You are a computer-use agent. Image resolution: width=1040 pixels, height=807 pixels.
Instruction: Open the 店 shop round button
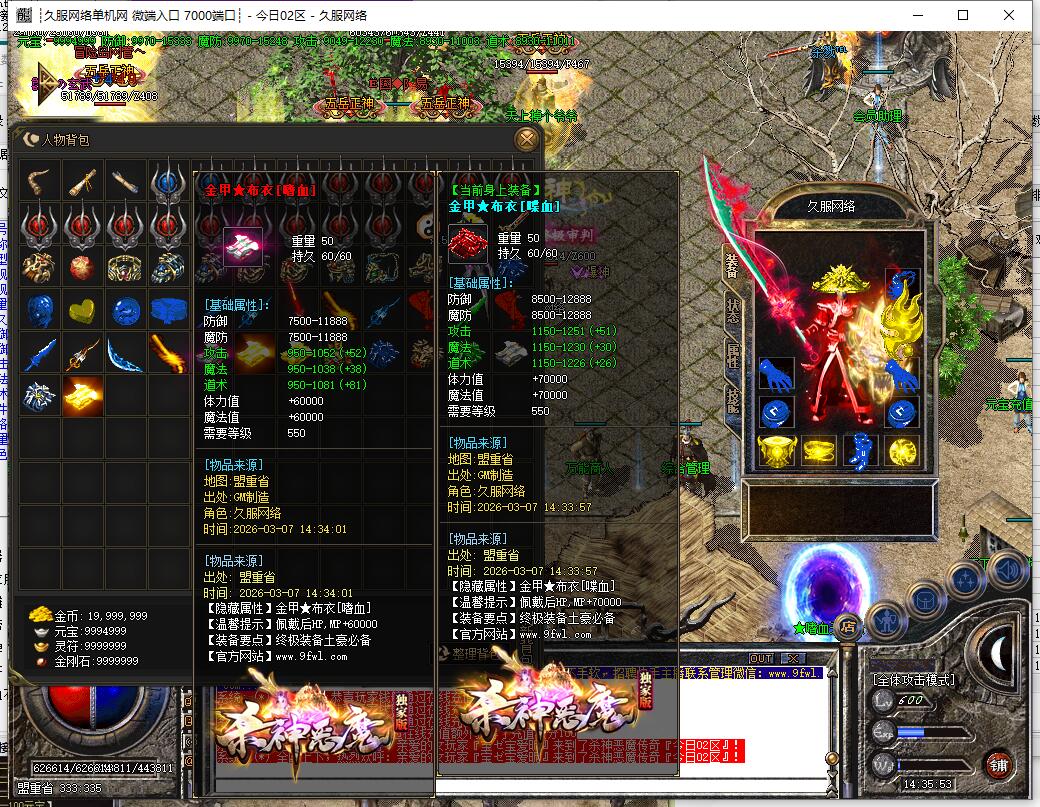846,627
